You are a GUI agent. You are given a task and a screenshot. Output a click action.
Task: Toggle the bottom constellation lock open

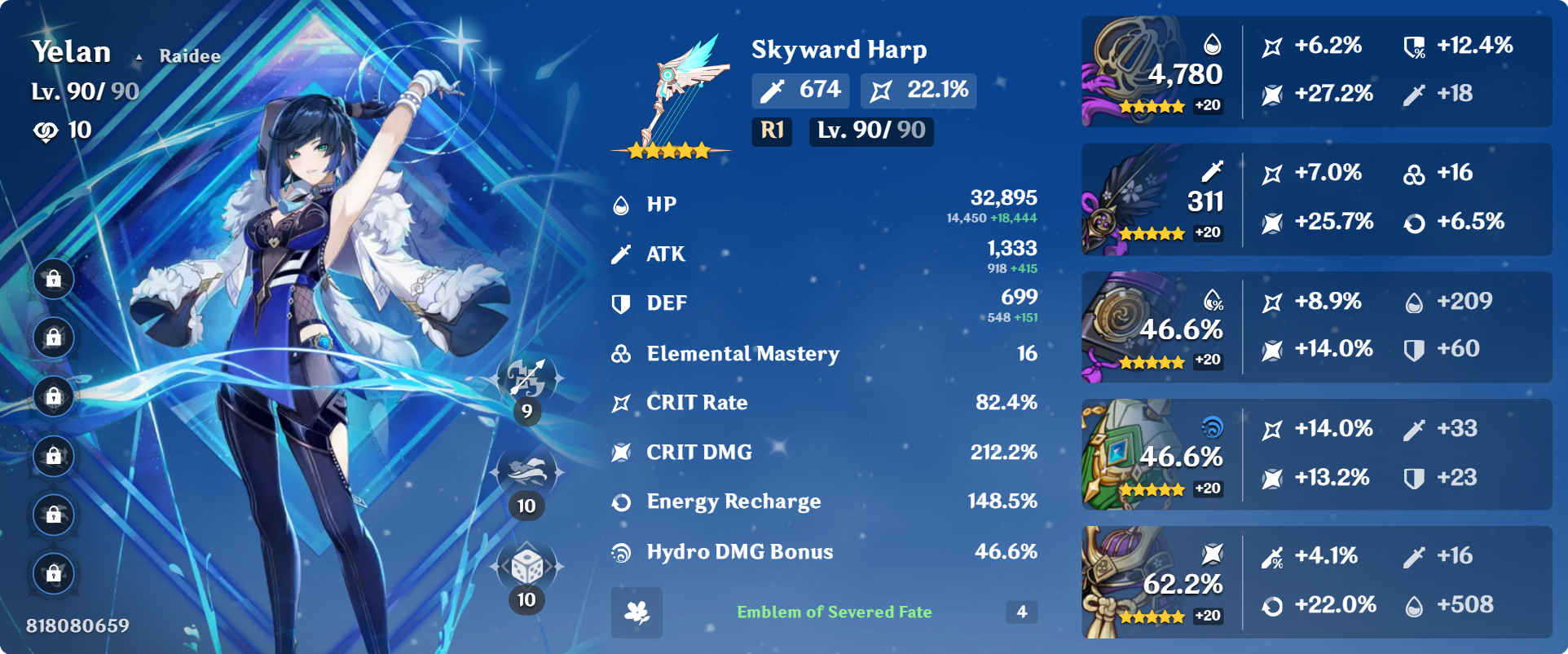[53, 573]
